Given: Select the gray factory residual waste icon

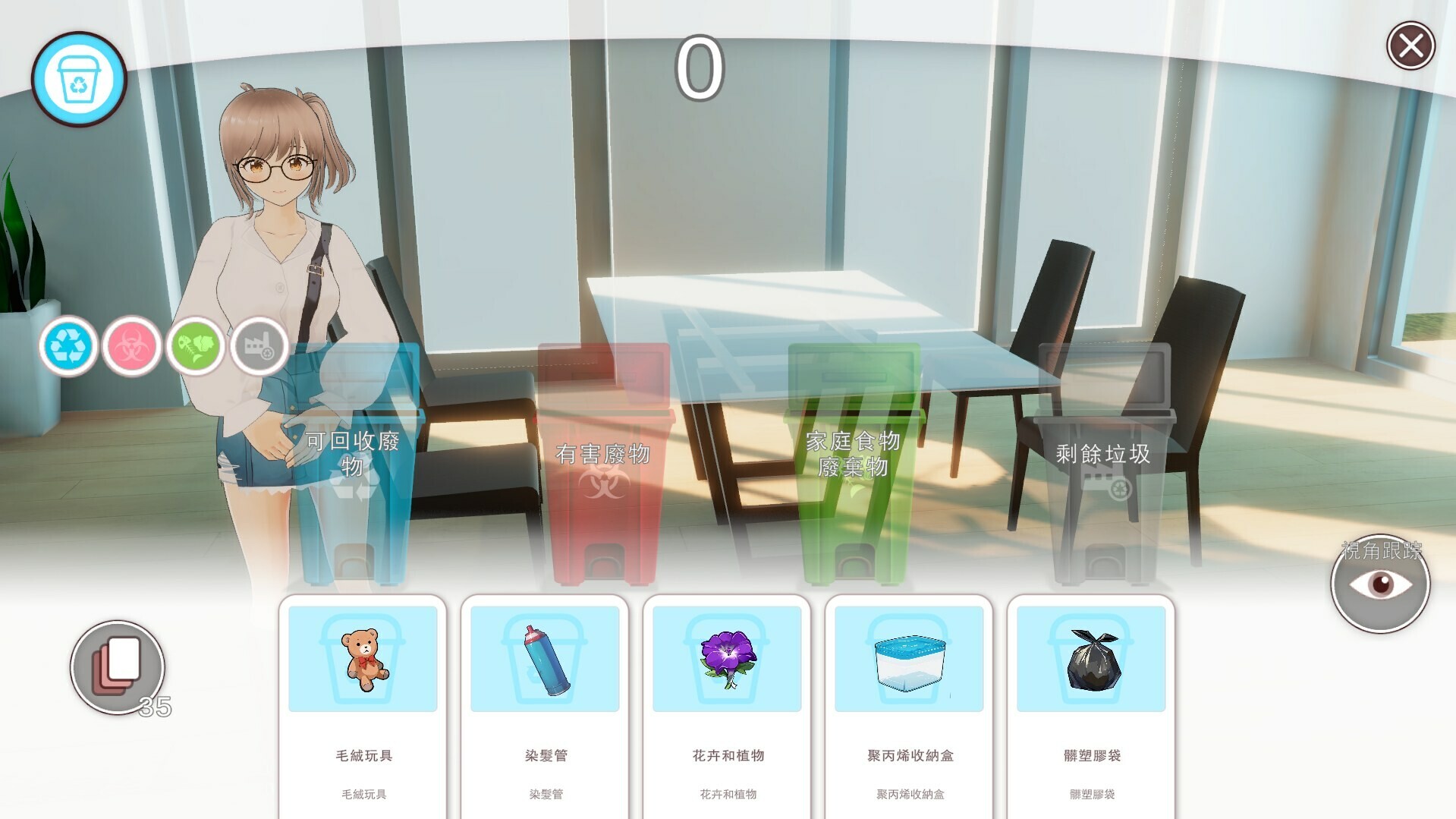Looking at the screenshot, I should pos(258,345).
